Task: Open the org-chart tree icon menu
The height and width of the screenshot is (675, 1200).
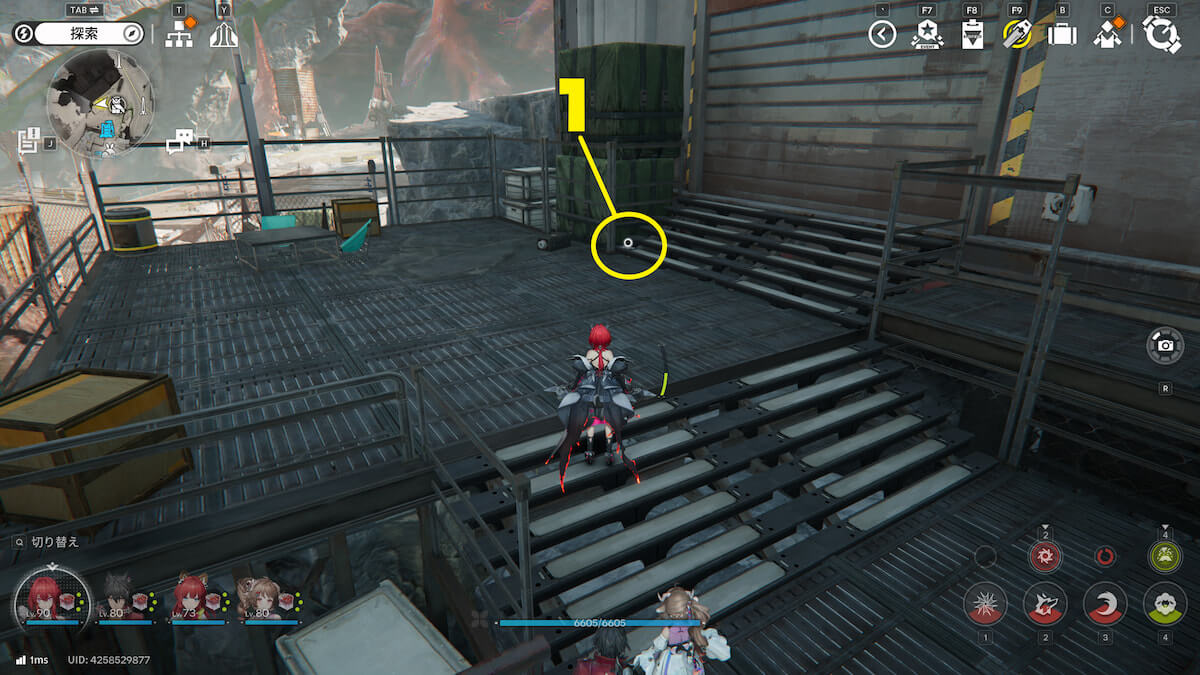Action: click(x=178, y=36)
